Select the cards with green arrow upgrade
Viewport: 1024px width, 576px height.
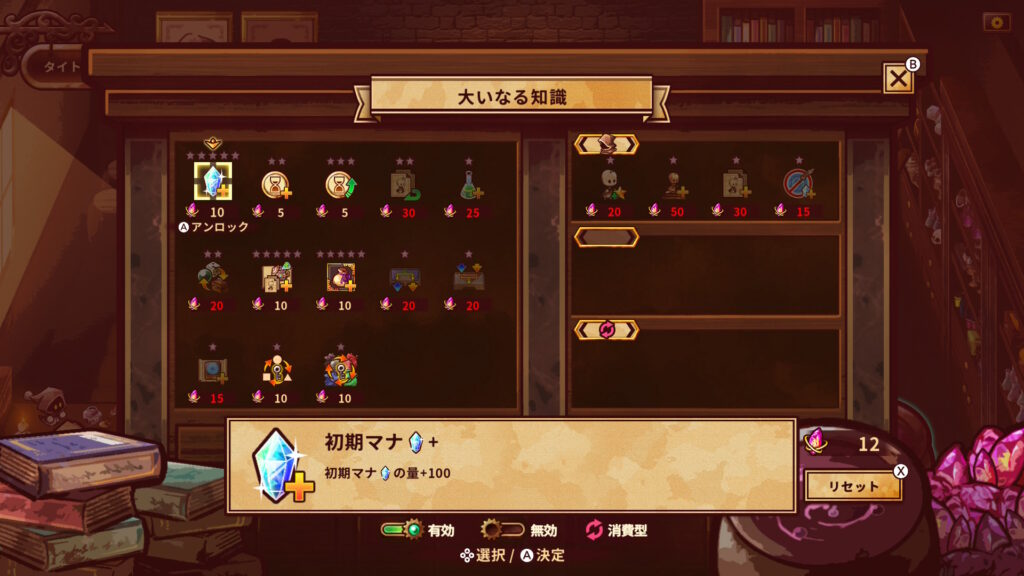pyautogui.click(x=403, y=184)
